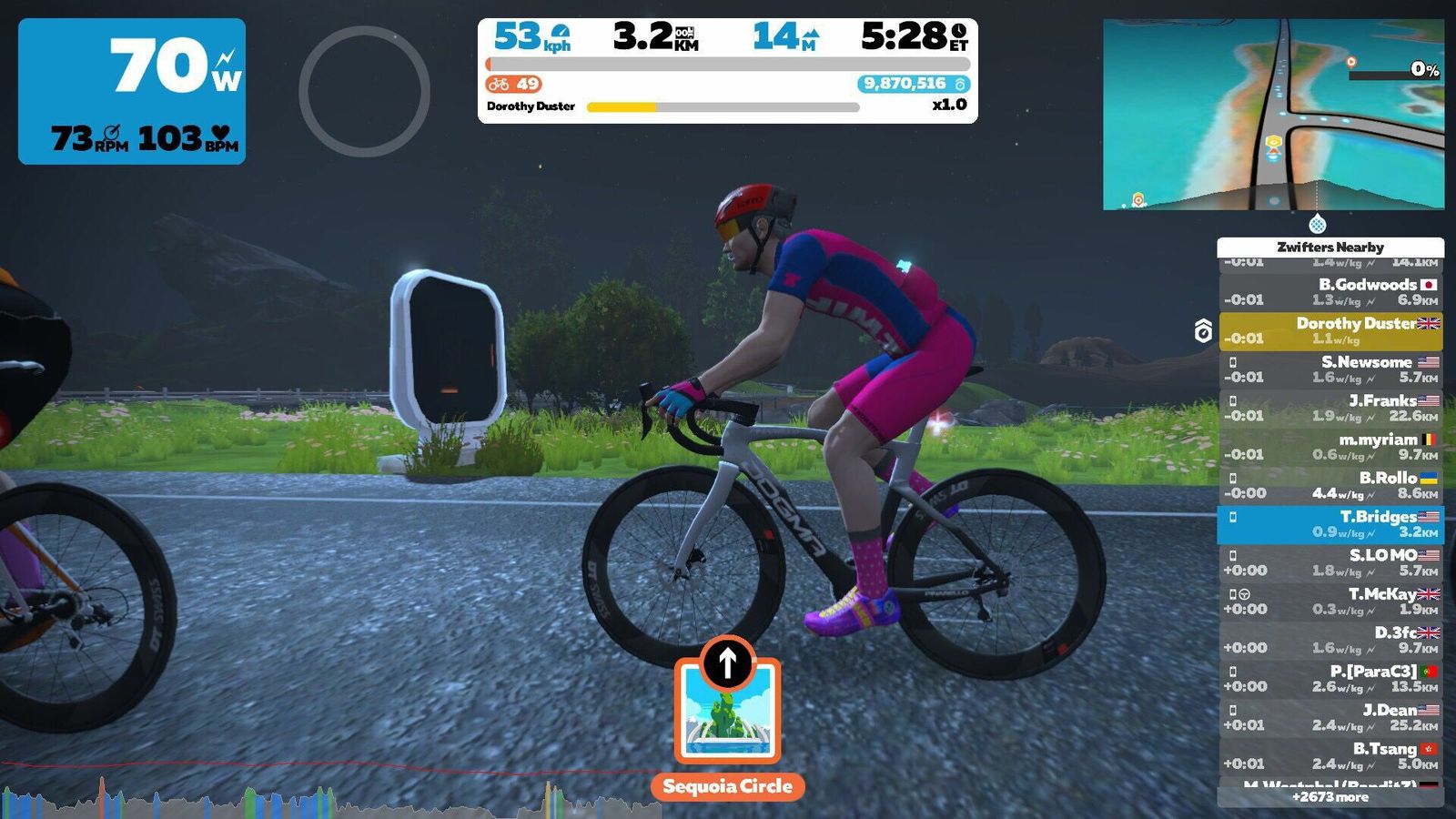Open the minimap view
Screen dimensions: 1456x819
tap(1272, 115)
